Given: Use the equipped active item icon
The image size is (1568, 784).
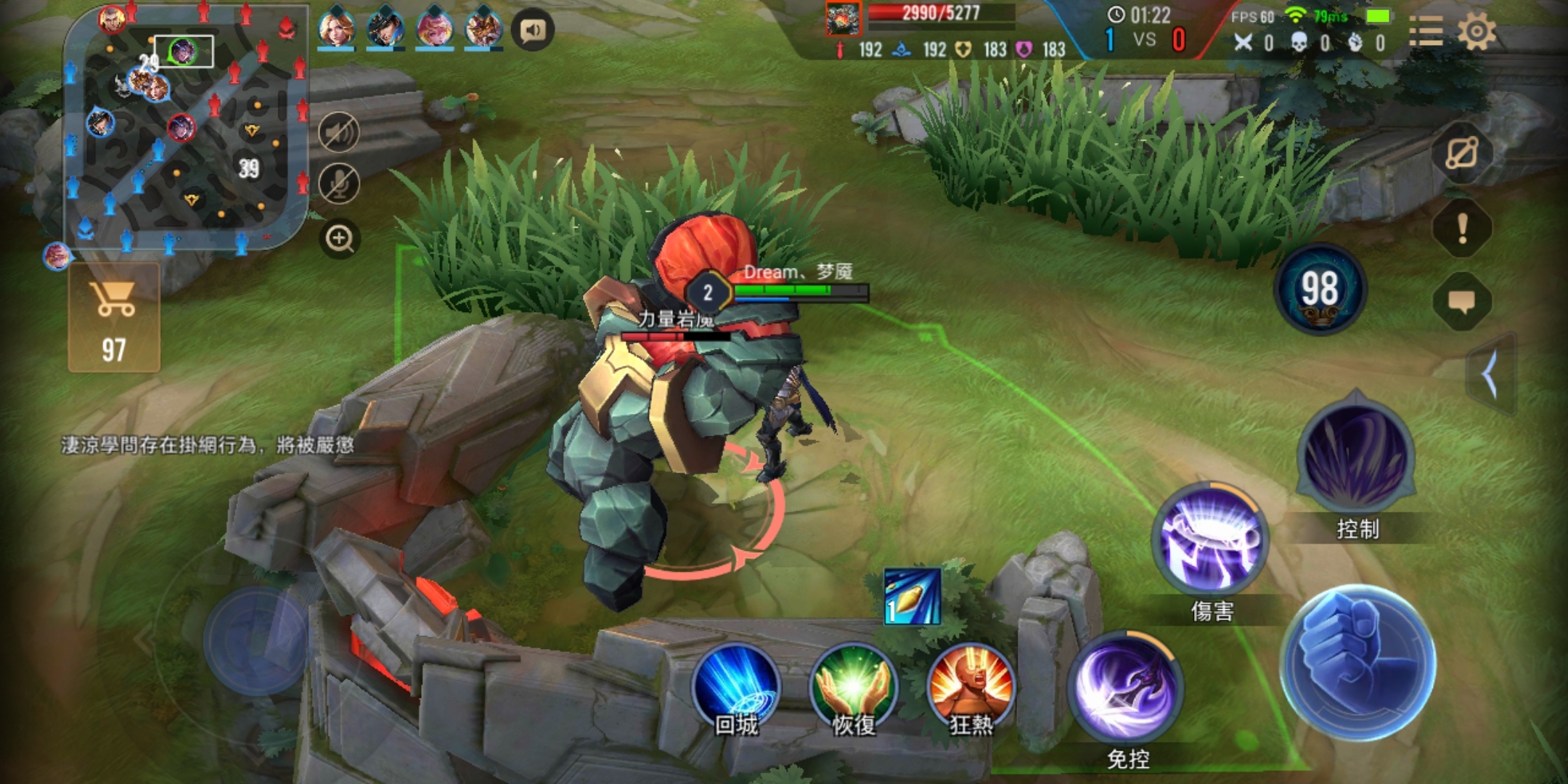Looking at the screenshot, I should (x=912, y=597).
